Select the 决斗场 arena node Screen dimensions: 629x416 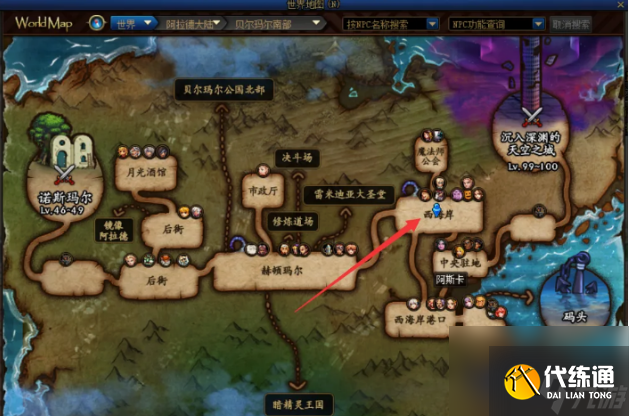tap(297, 158)
